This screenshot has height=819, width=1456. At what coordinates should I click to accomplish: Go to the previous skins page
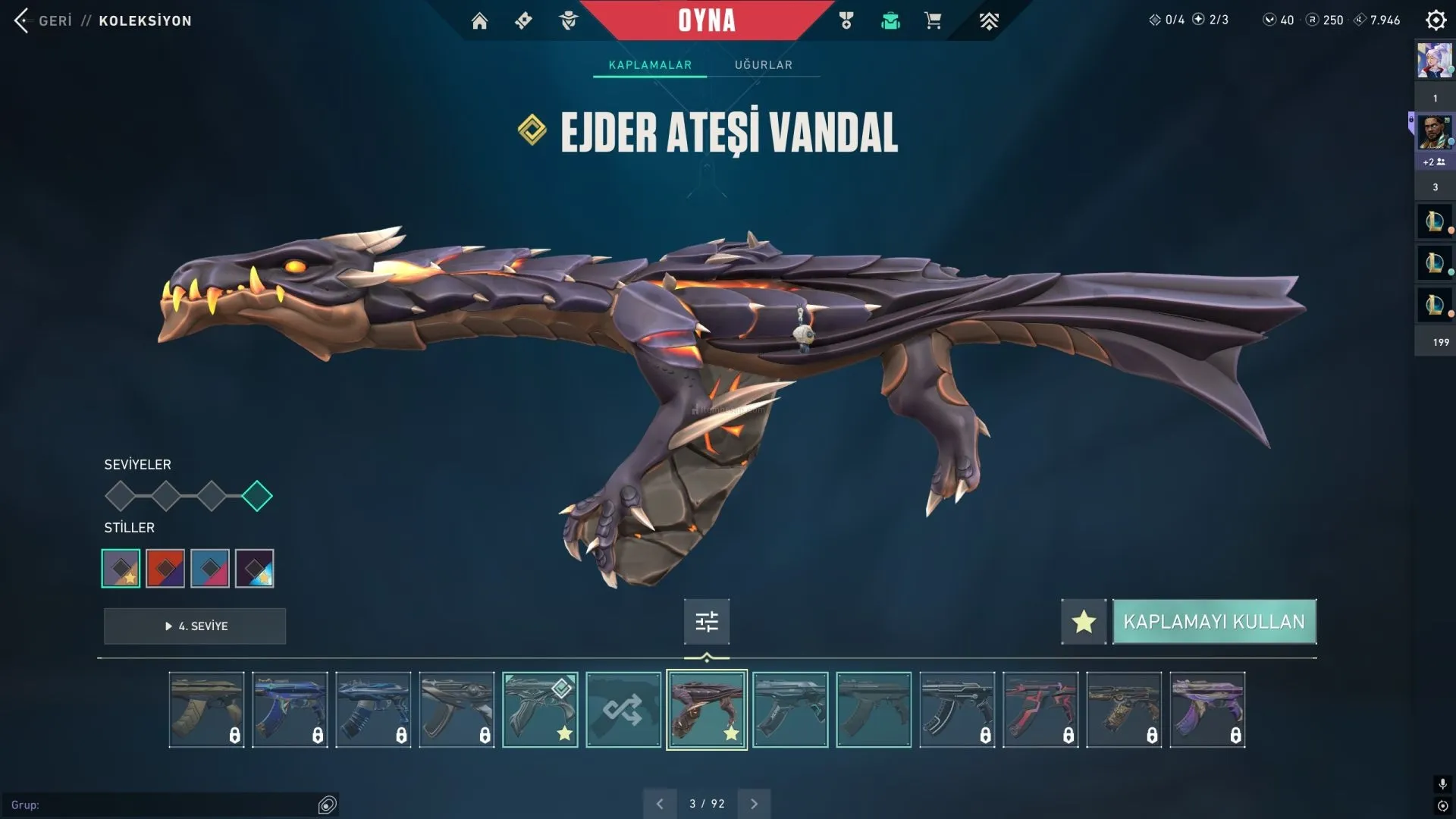pos(660,804)
